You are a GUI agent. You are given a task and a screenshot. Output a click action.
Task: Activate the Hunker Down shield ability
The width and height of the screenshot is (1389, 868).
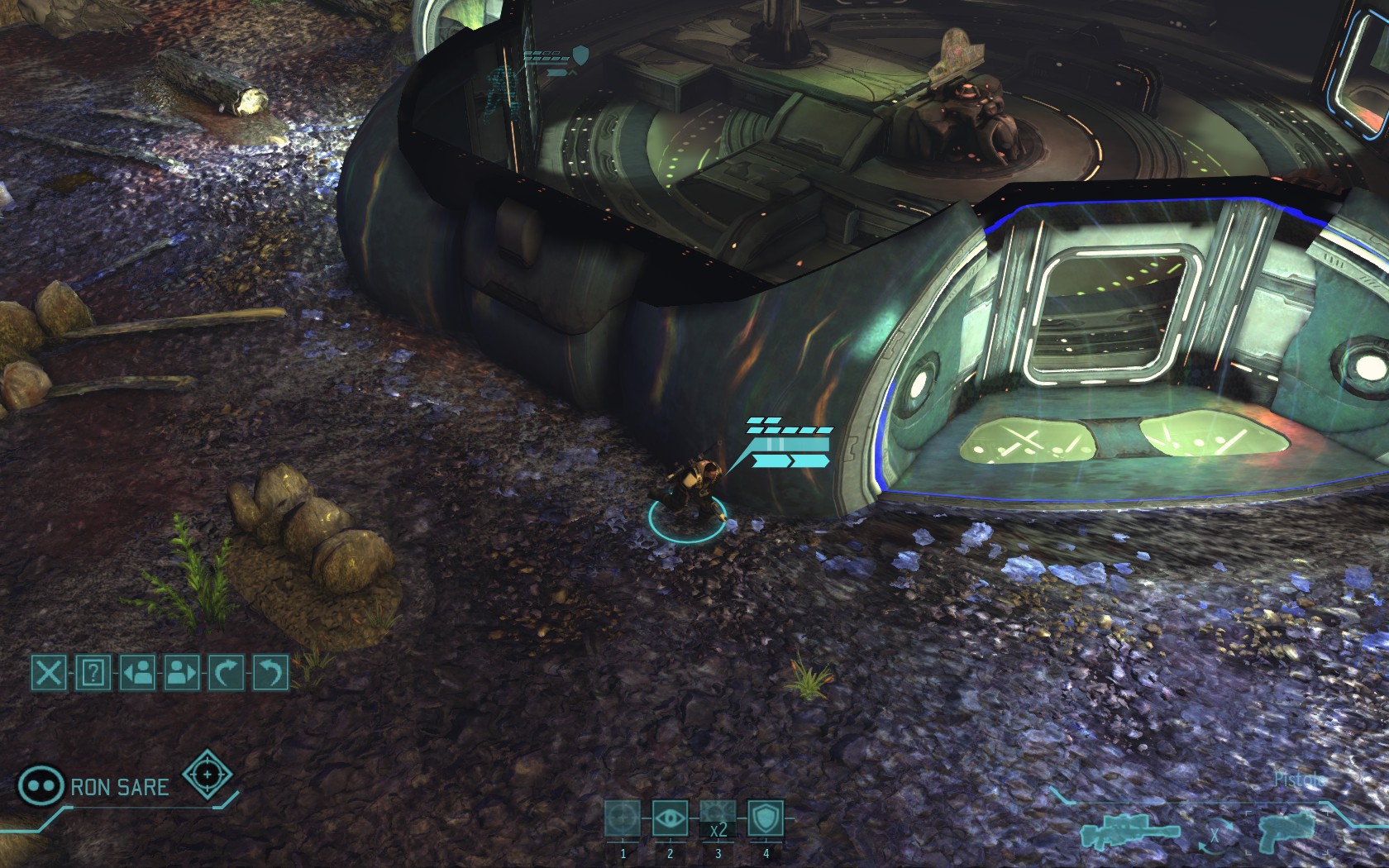pos(766,819)
